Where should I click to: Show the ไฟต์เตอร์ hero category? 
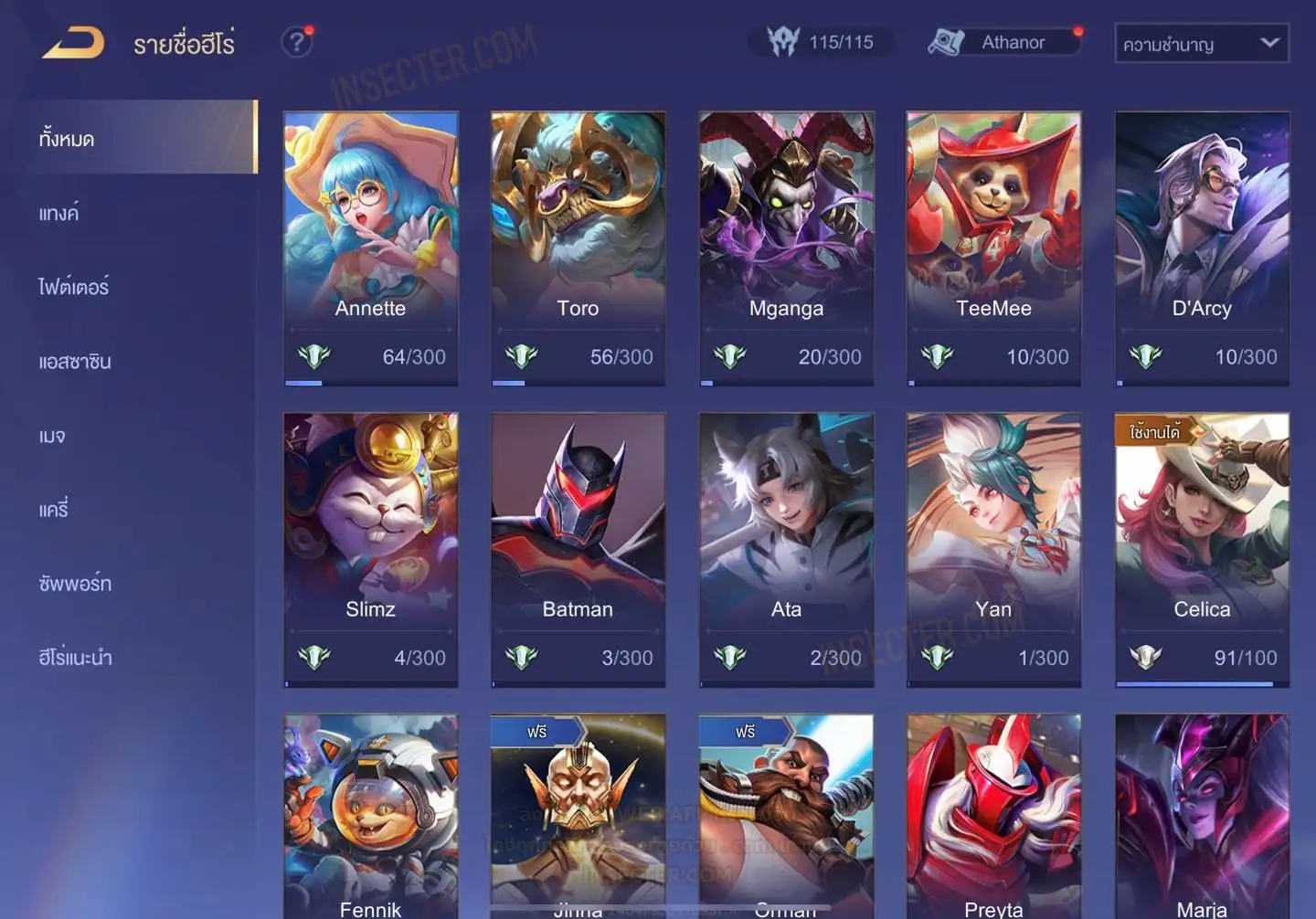click(x=74, y=287)
